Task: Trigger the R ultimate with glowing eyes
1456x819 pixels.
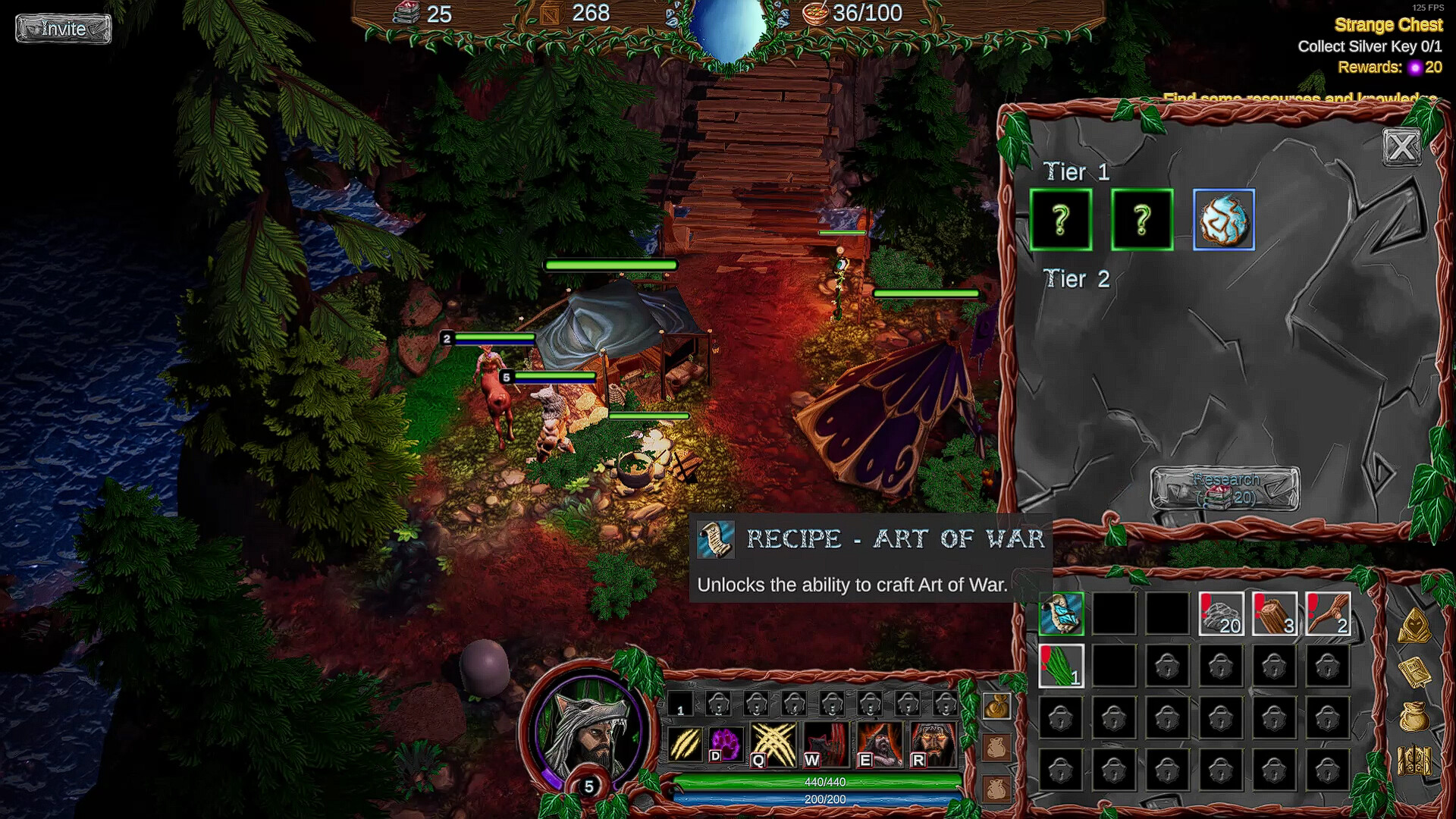Action: coord(931,745)
